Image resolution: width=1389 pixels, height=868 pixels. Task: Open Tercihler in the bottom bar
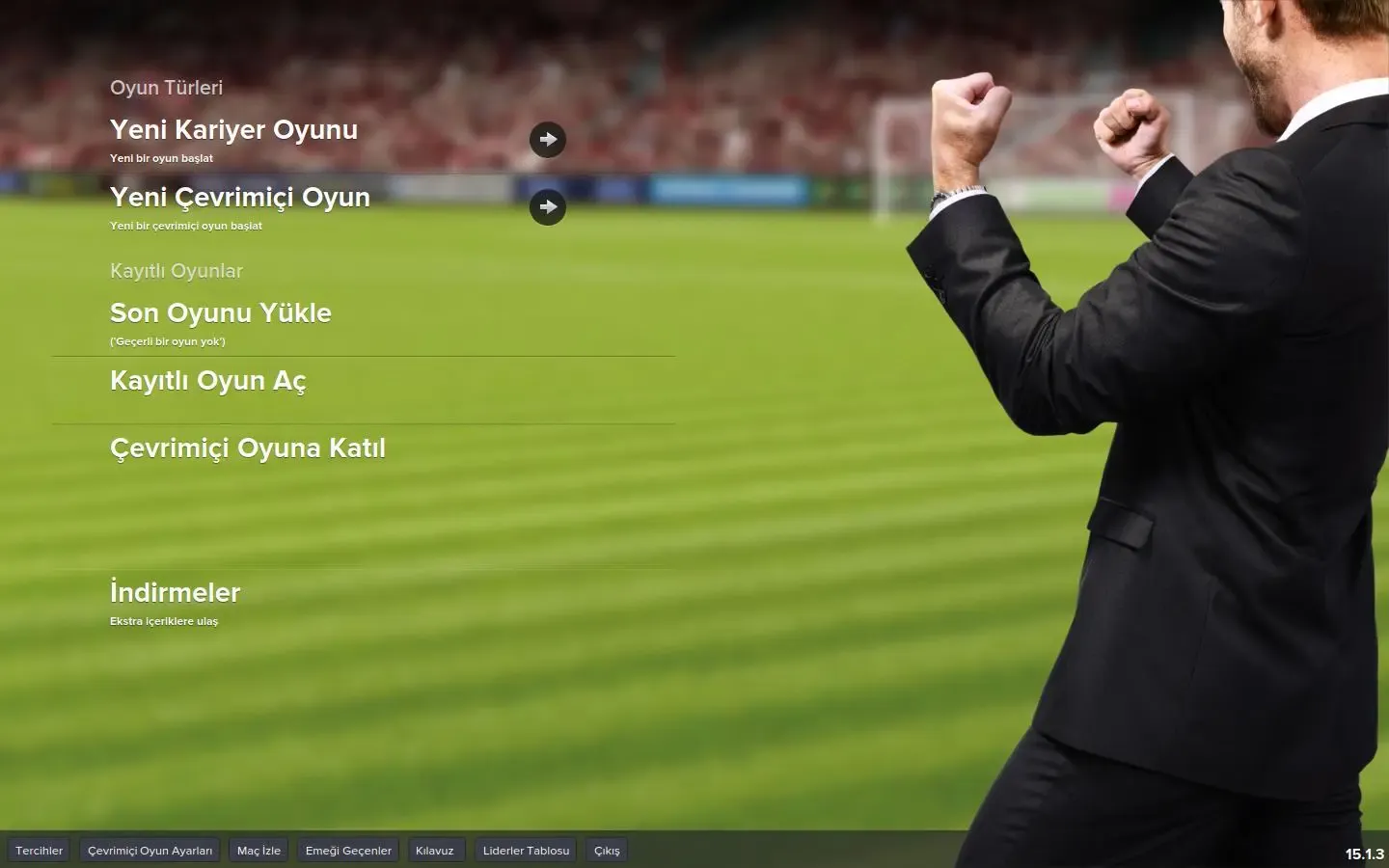click(40, 851)
